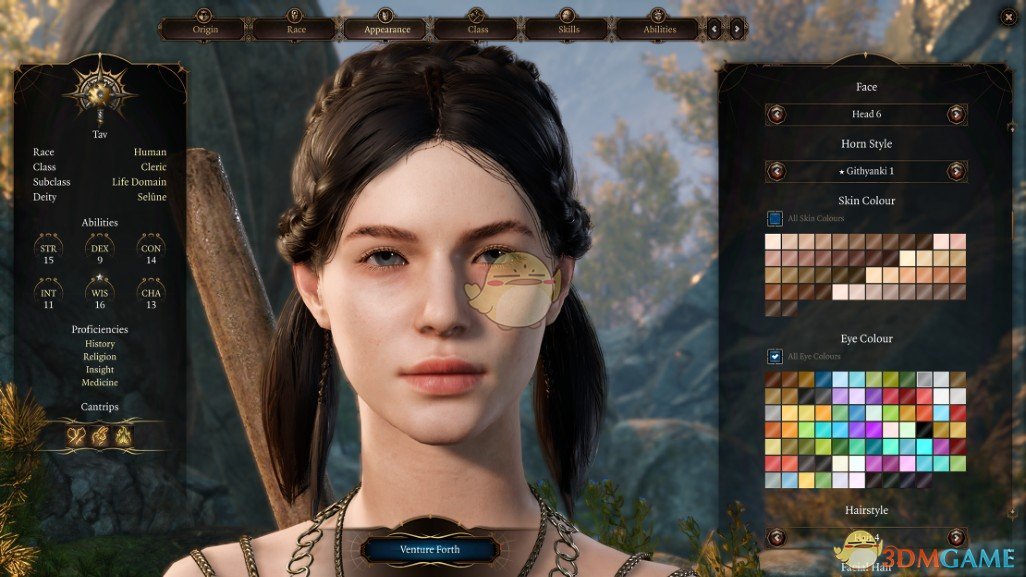Select the crossed-axes cantrip icon
The image size is (1026, 577).
click(77, 435)
